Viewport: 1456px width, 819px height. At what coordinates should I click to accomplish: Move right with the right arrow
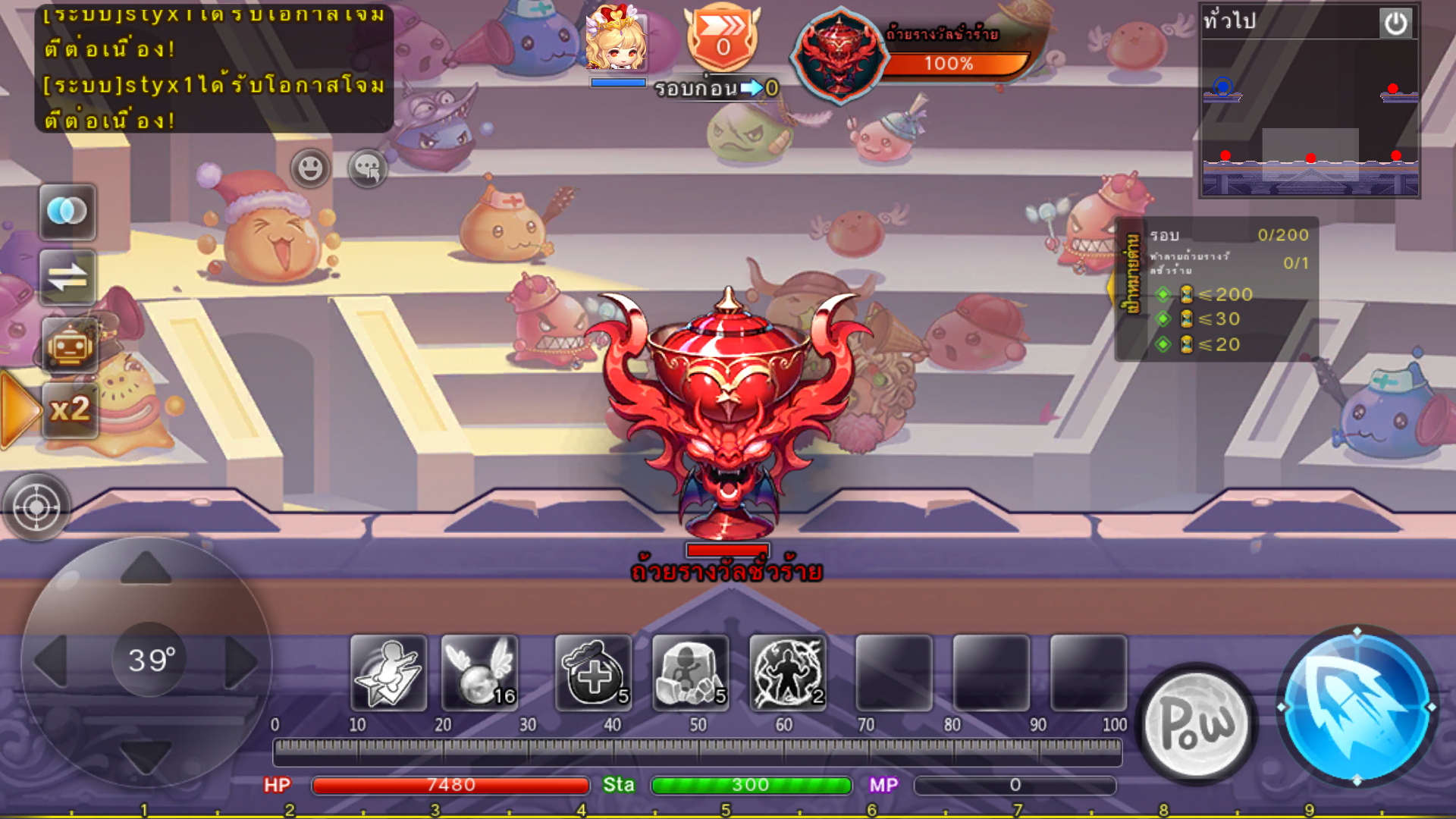click(x=243, y=661)
